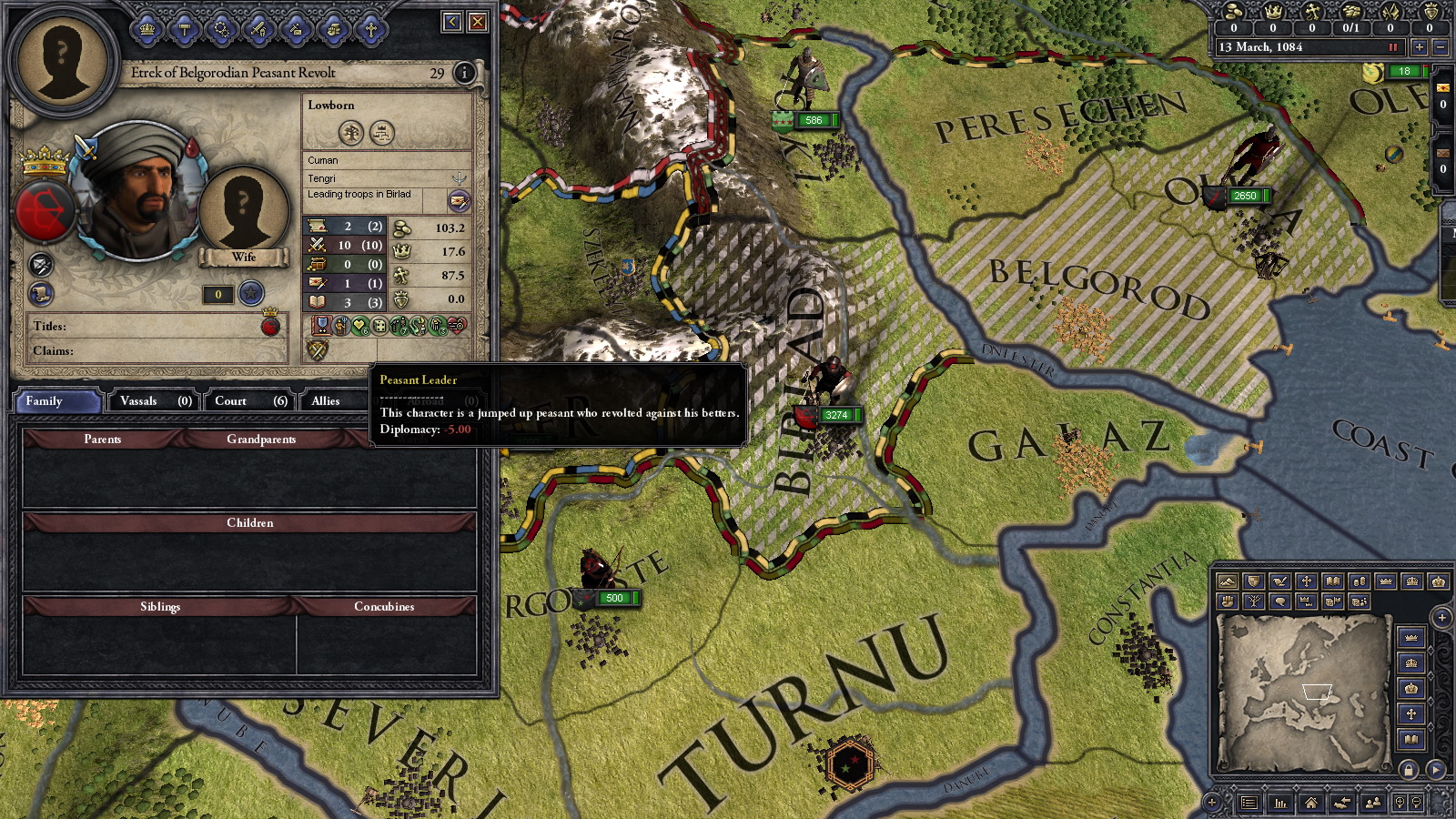Open the Court tab

click(x=249, y=401)
